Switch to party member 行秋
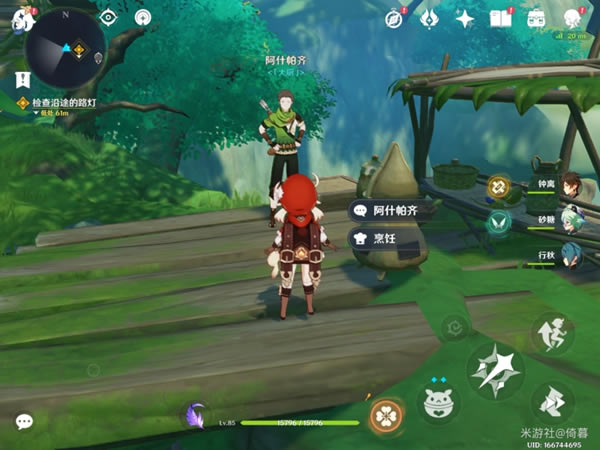Screen dimensions: 600x450 (570, 254)
